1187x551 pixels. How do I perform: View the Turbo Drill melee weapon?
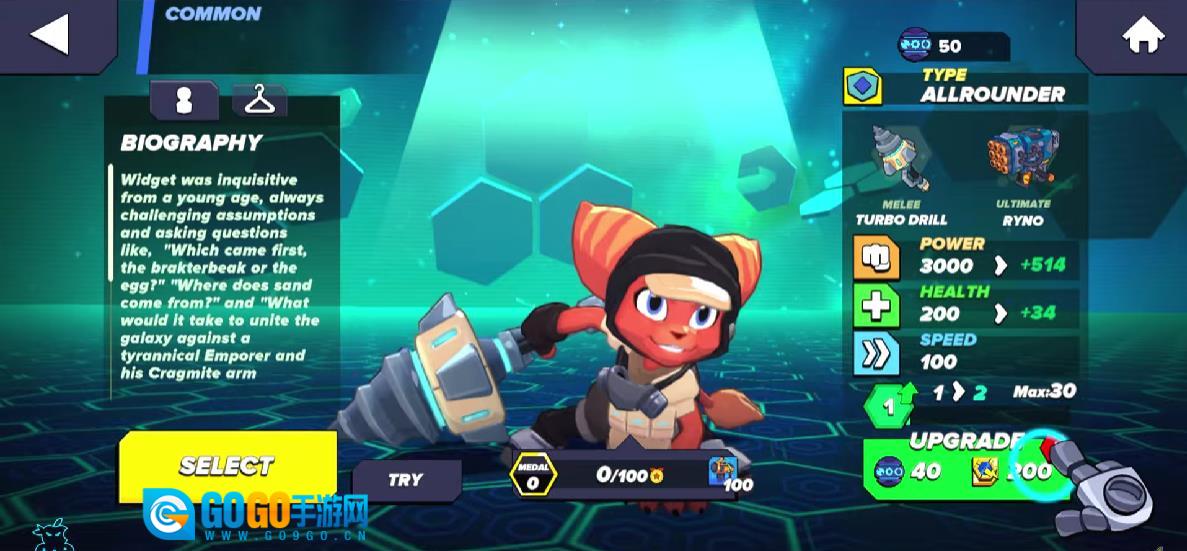point(900,161)
